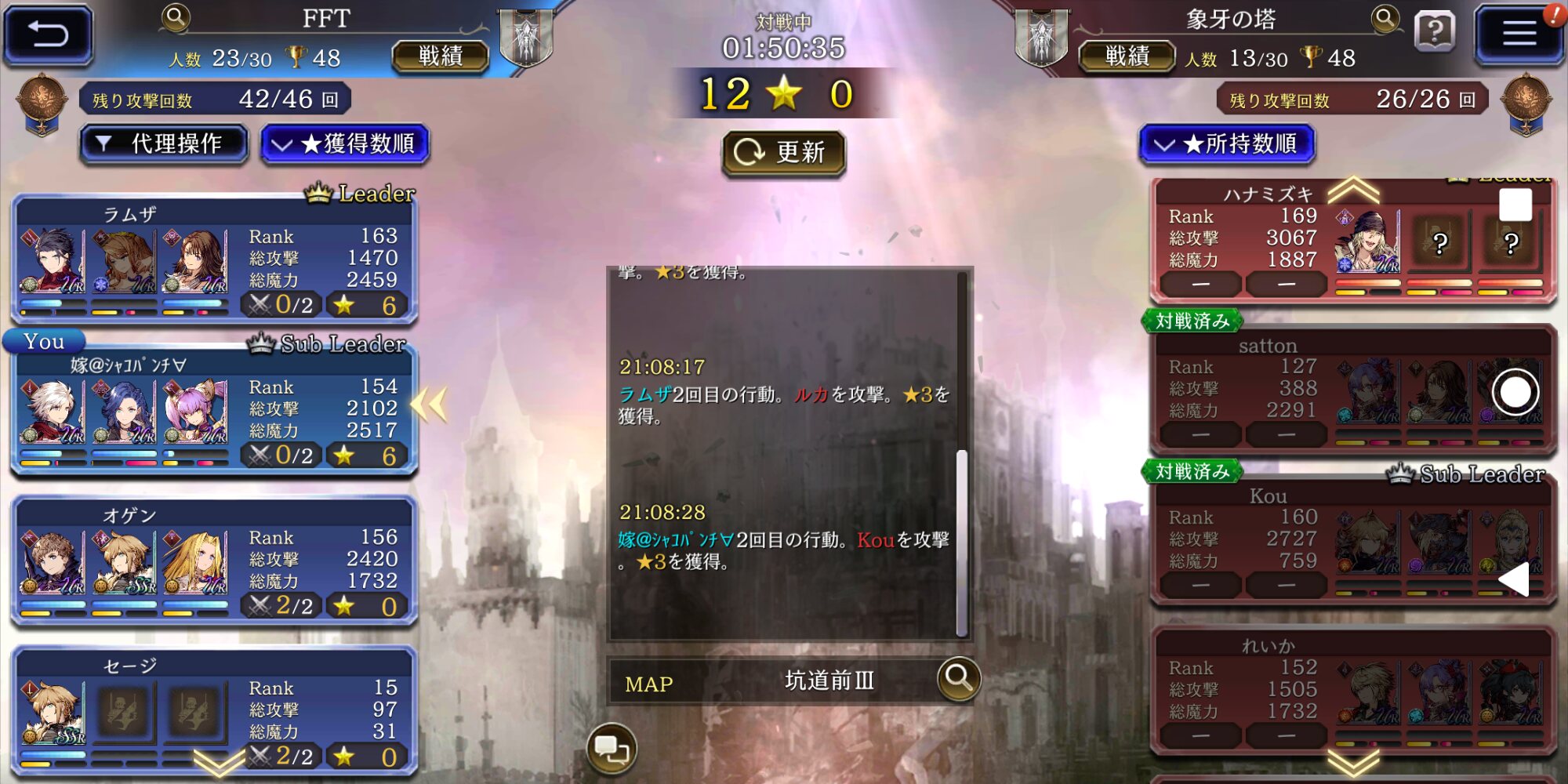Search the 象牙の塔 guild with magnifier

tap(1385, 17)
